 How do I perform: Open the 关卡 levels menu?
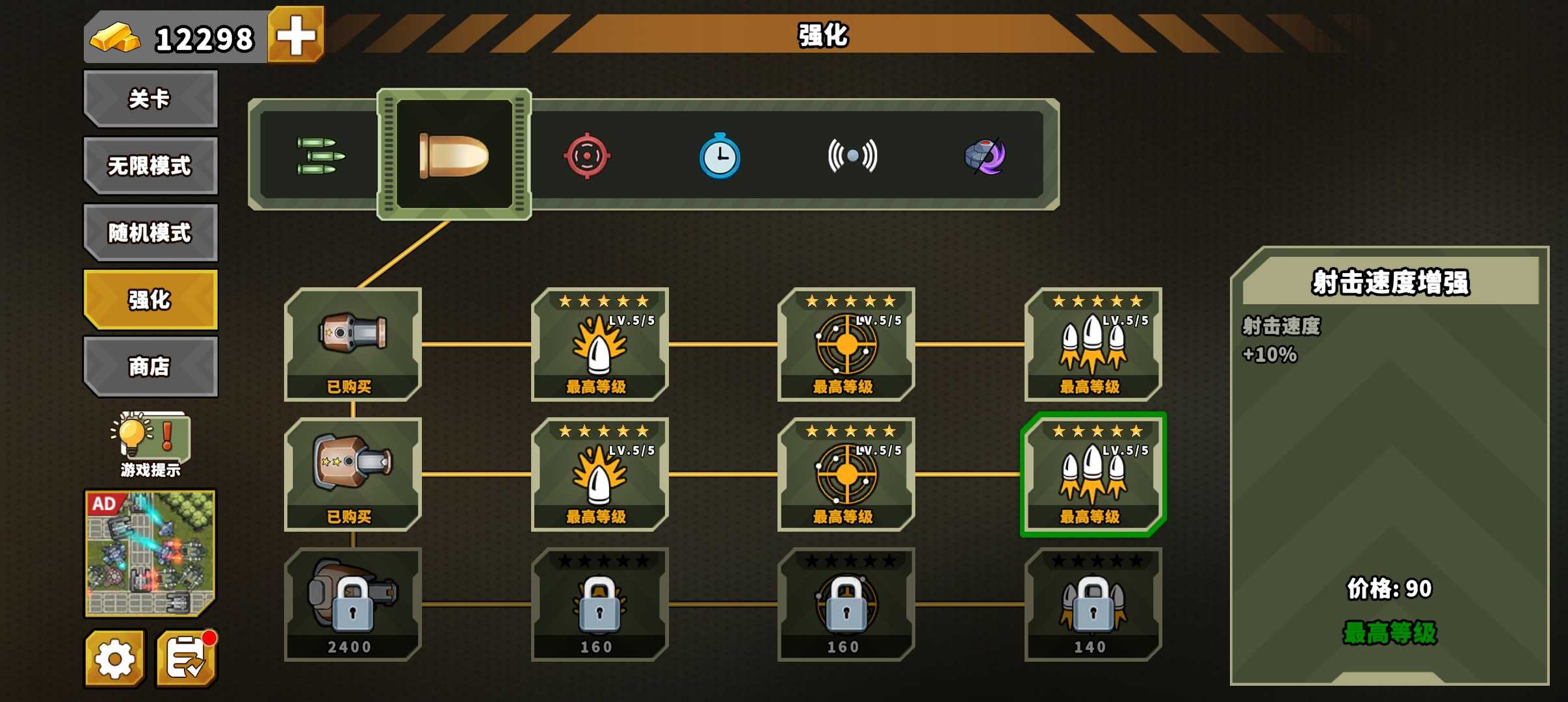pos(150,99)
